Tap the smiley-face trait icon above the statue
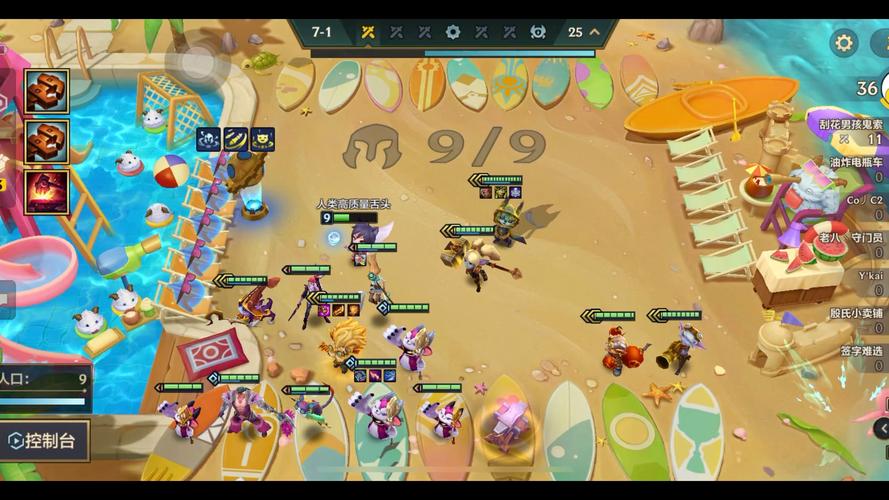Viewport: 889px width, 500px height. [263, 140]
